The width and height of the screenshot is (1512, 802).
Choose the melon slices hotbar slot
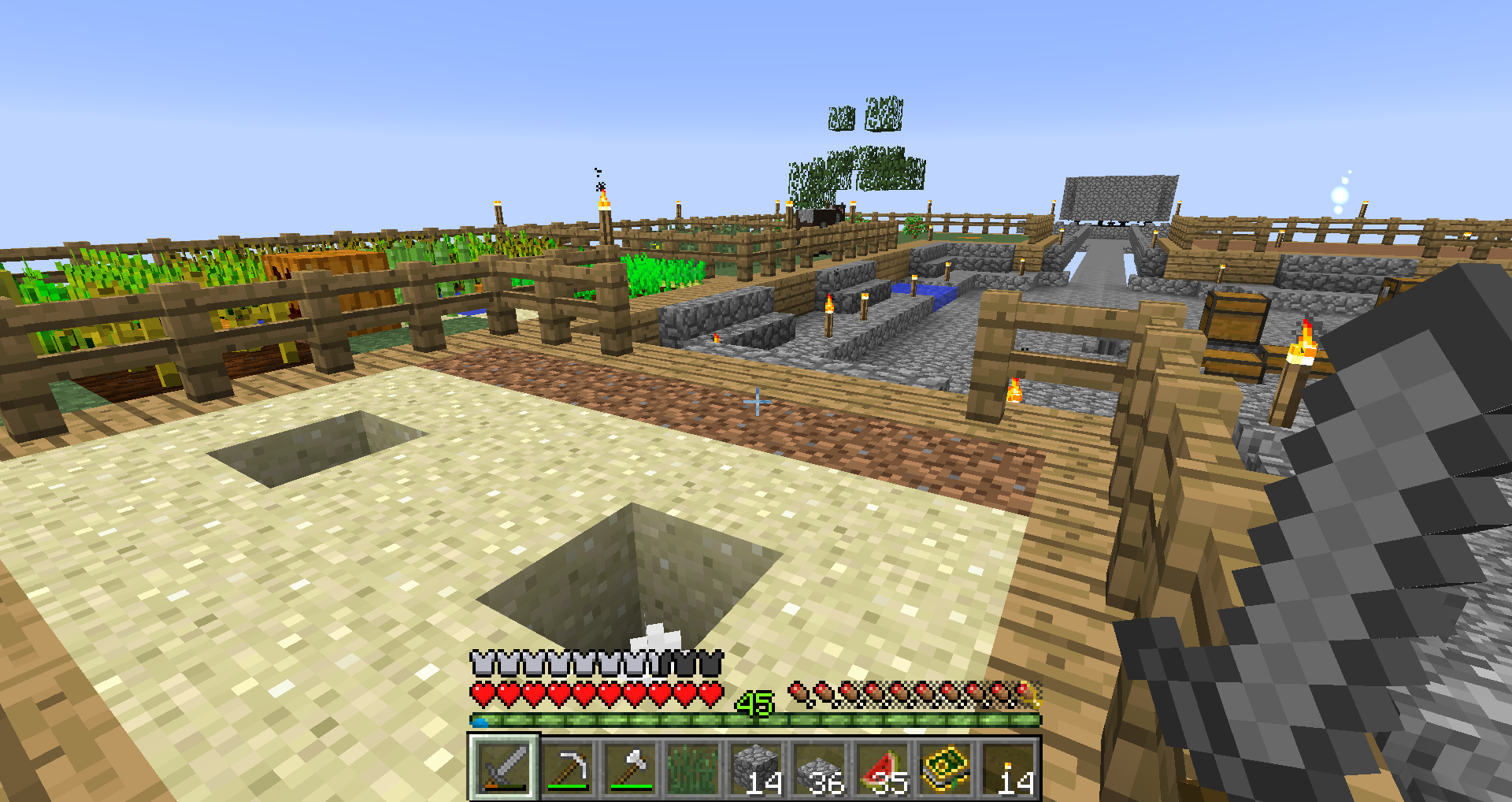click(882, 767)
